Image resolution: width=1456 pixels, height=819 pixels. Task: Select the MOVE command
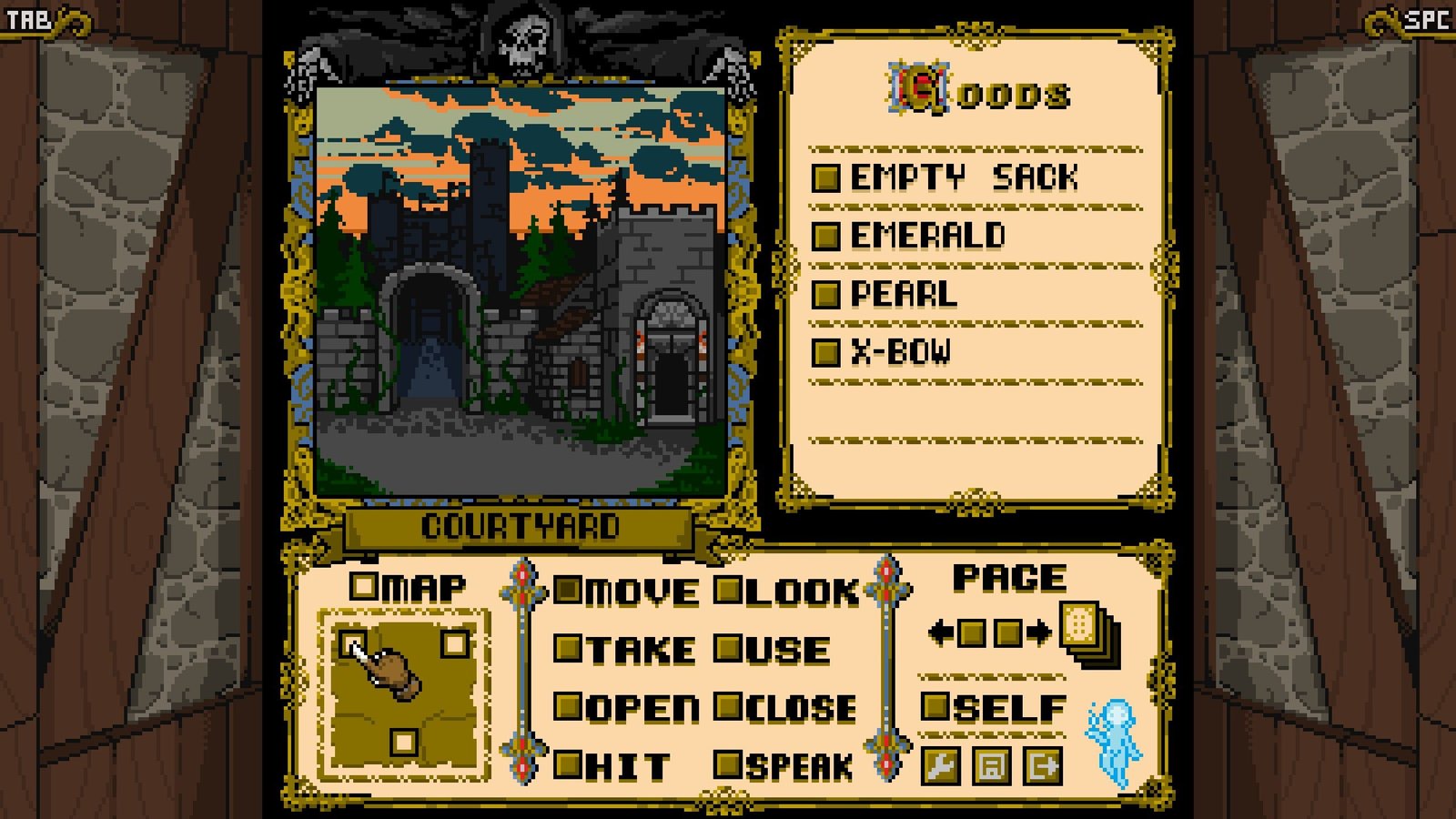[x=628, y=592]
